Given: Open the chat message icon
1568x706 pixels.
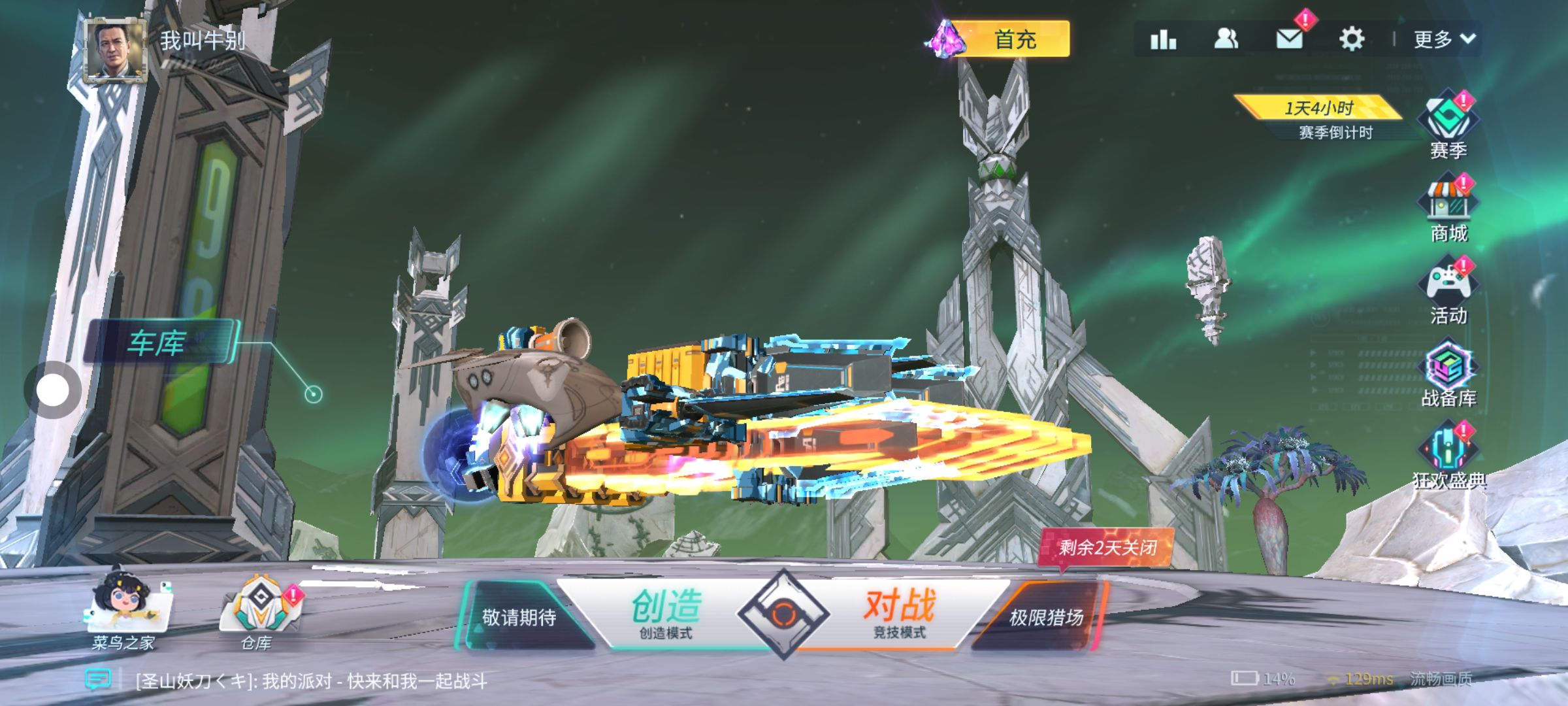Looking at the screenshot, I should [x=98, y=681].
